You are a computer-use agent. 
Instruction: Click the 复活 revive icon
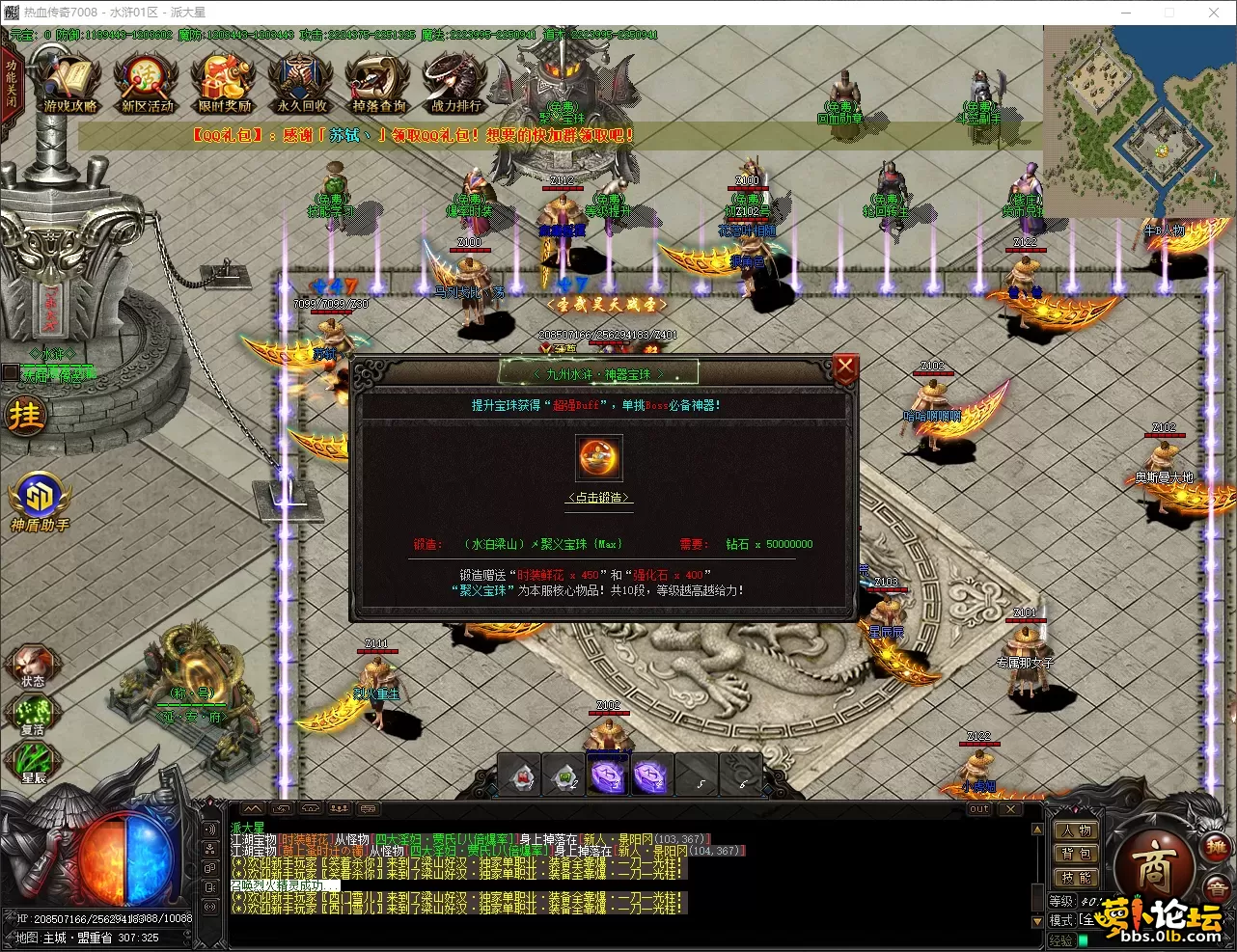pyautogui.click(x=33, y=715)
